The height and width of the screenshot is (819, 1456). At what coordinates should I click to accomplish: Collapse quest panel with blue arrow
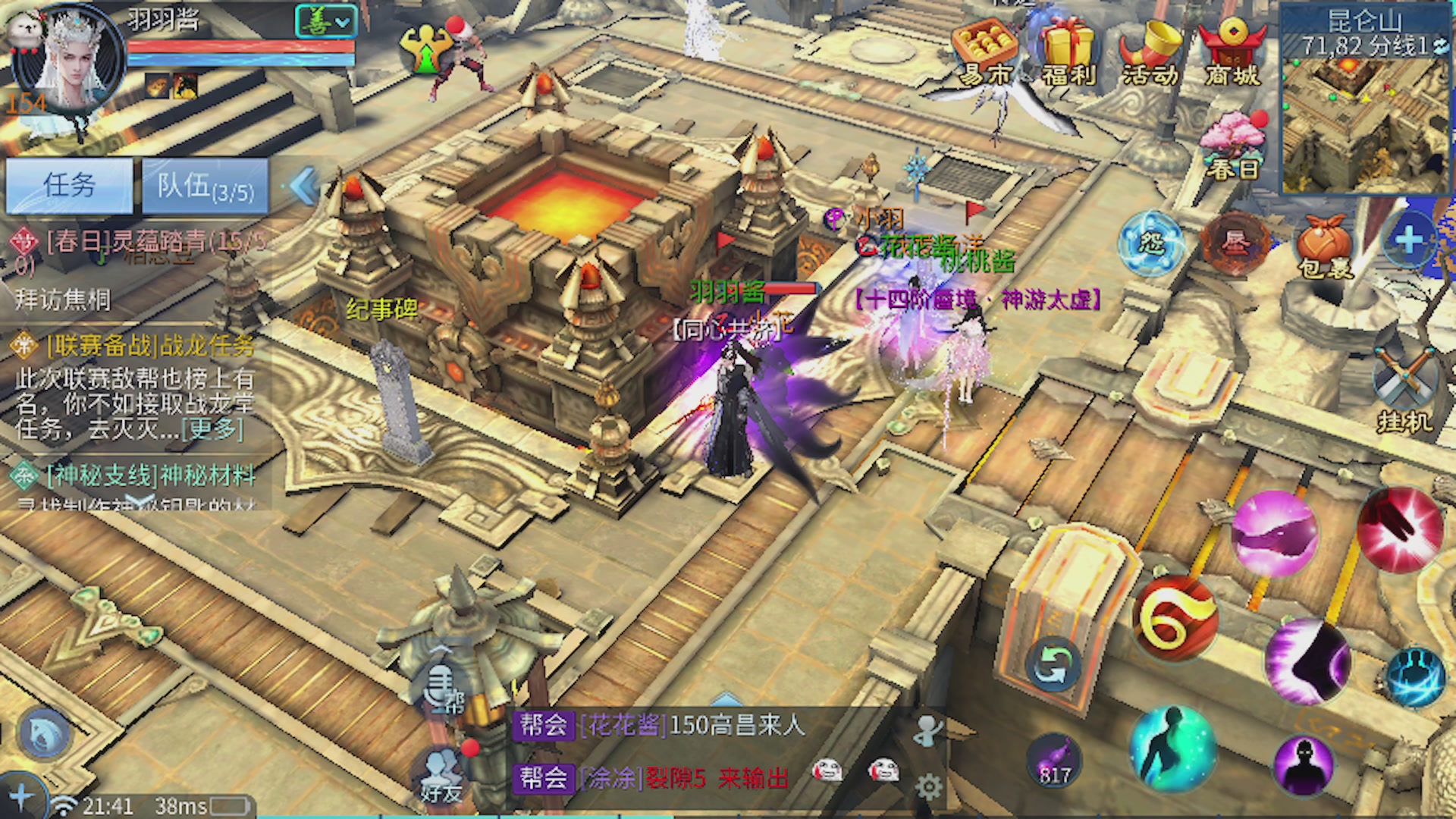pyautogui.click(x=304, y=186)
